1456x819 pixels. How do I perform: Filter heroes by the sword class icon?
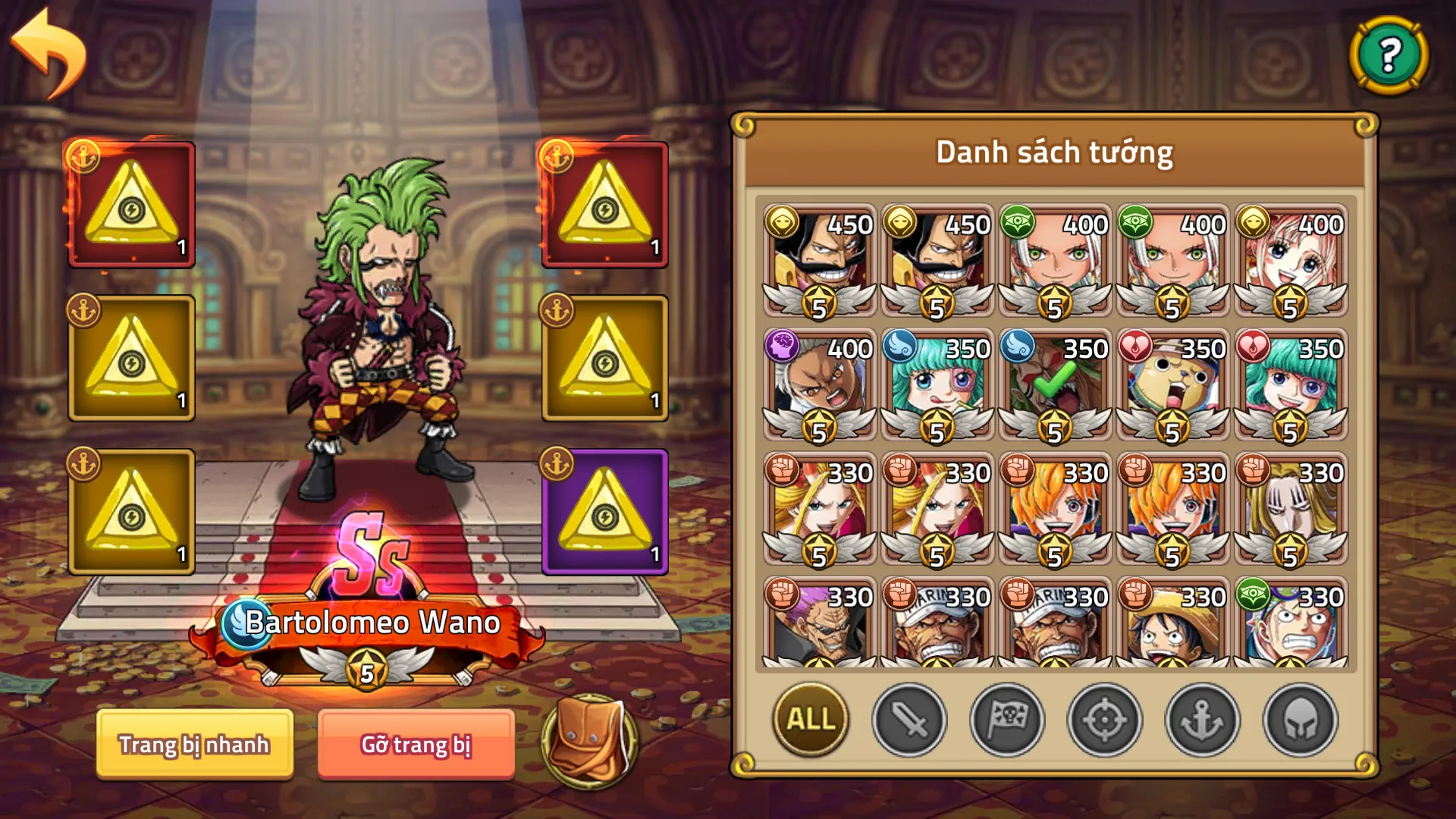(x=912, y=721)
